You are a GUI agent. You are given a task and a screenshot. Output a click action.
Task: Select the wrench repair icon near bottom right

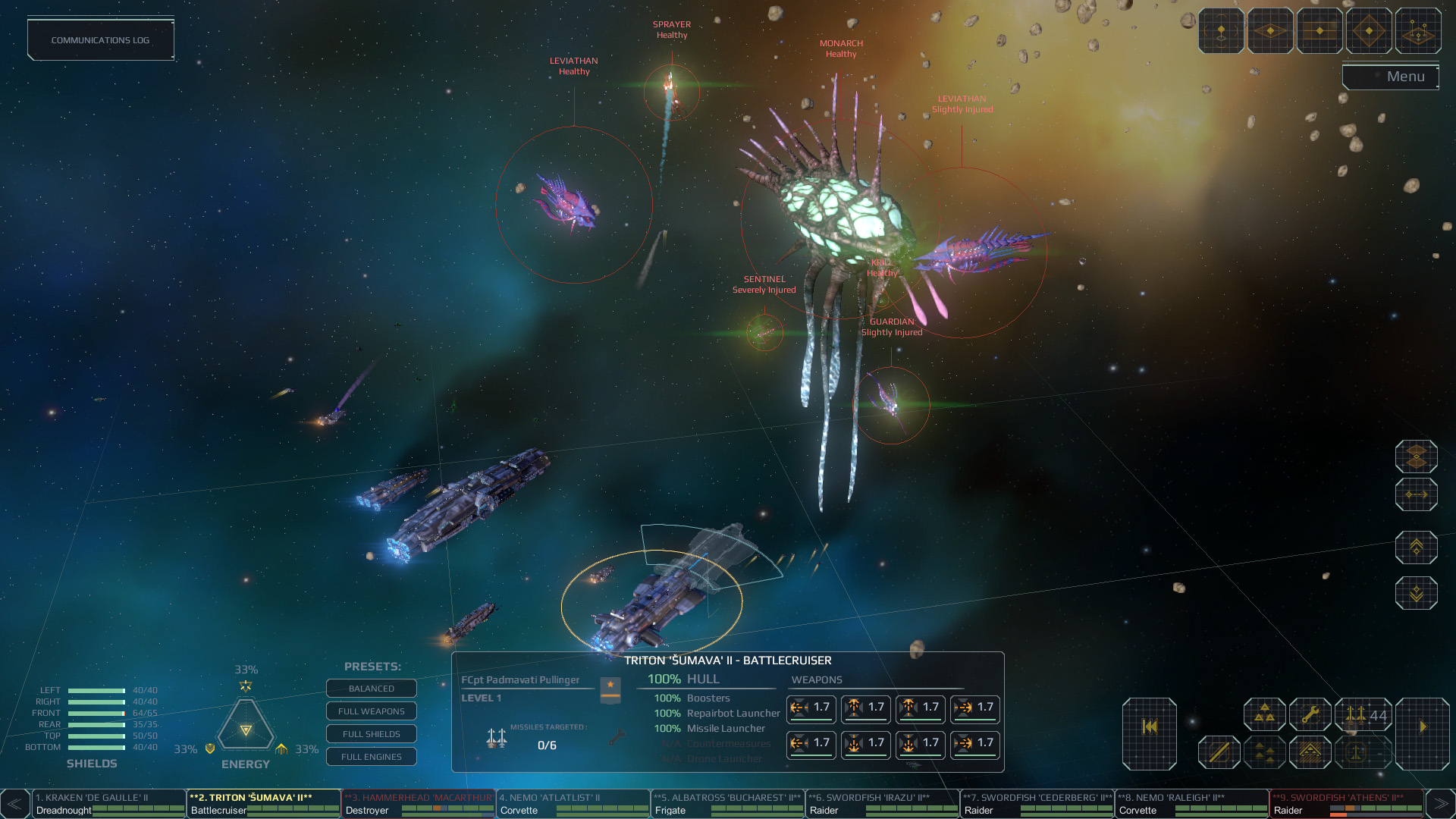point(1311,714)
